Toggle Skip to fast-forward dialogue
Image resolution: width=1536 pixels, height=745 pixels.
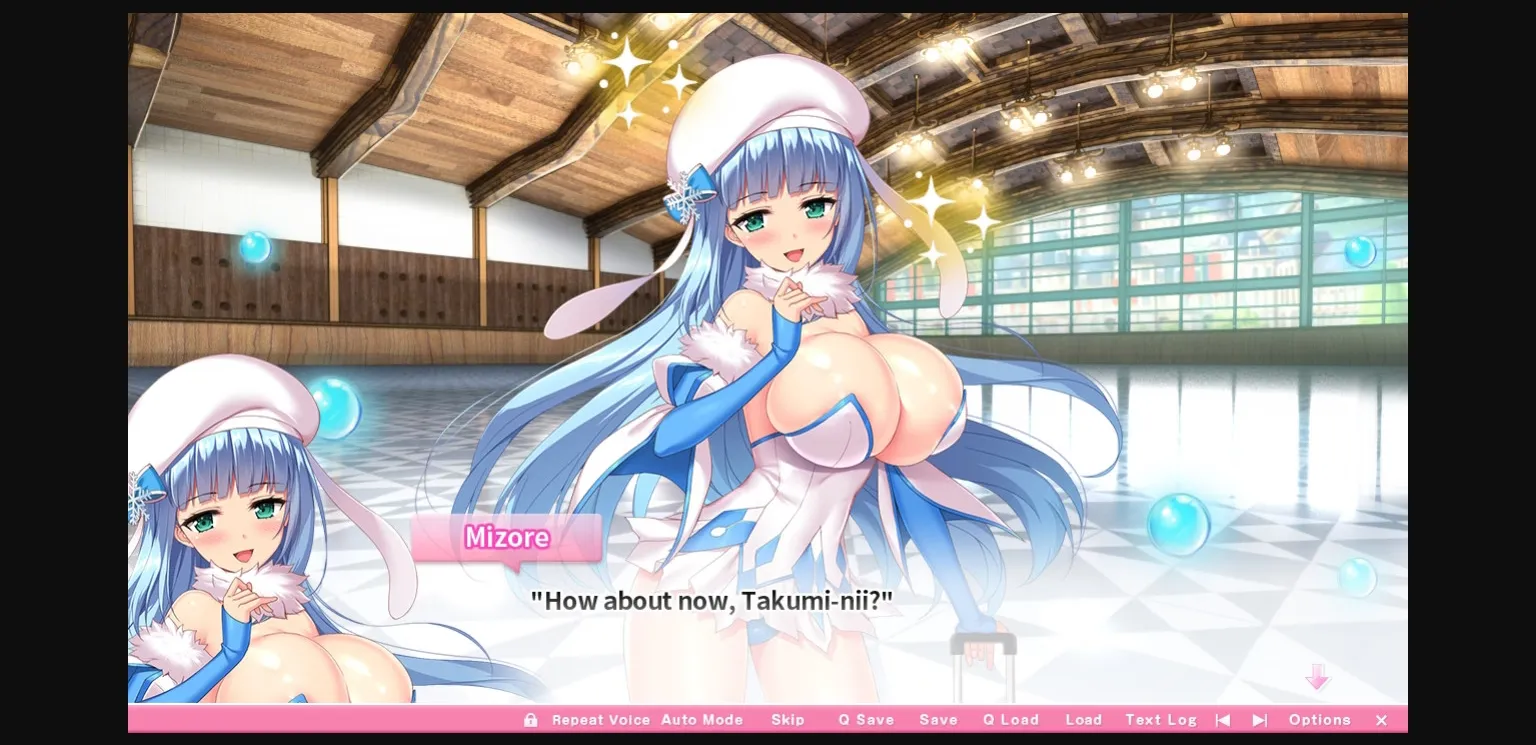pyautogui.click(x=788, y=720)
